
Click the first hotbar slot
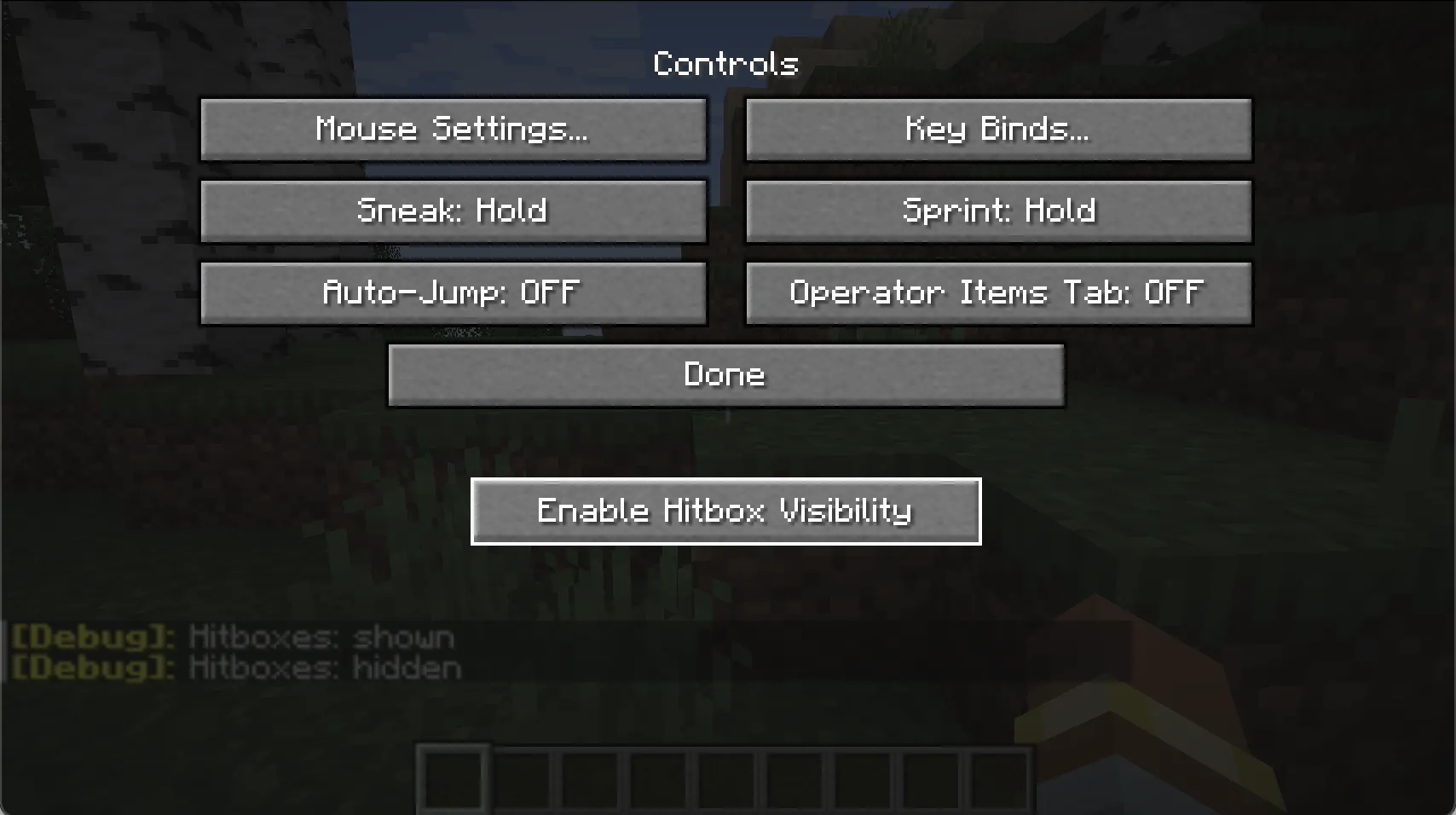(452, 776)
